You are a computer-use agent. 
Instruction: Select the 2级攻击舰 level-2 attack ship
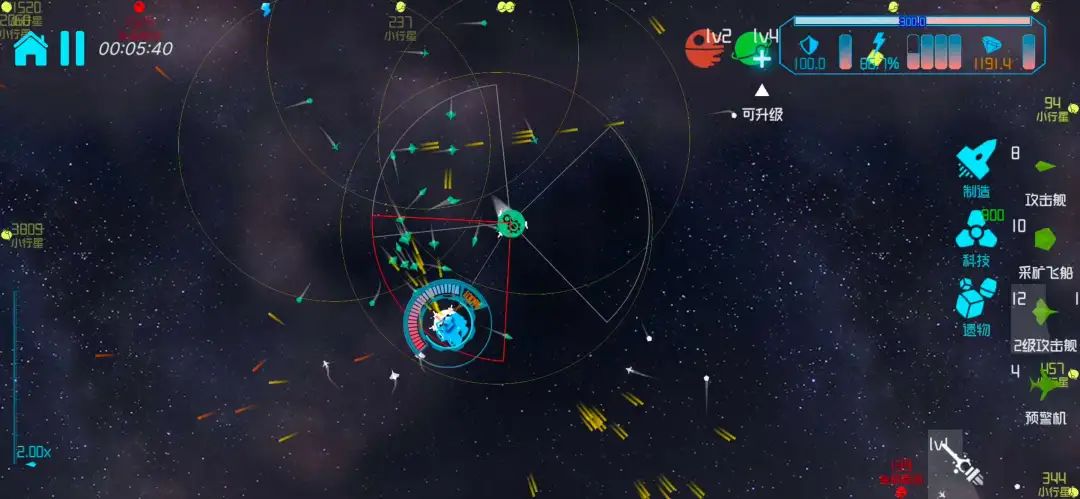[x=1045, y=320]
